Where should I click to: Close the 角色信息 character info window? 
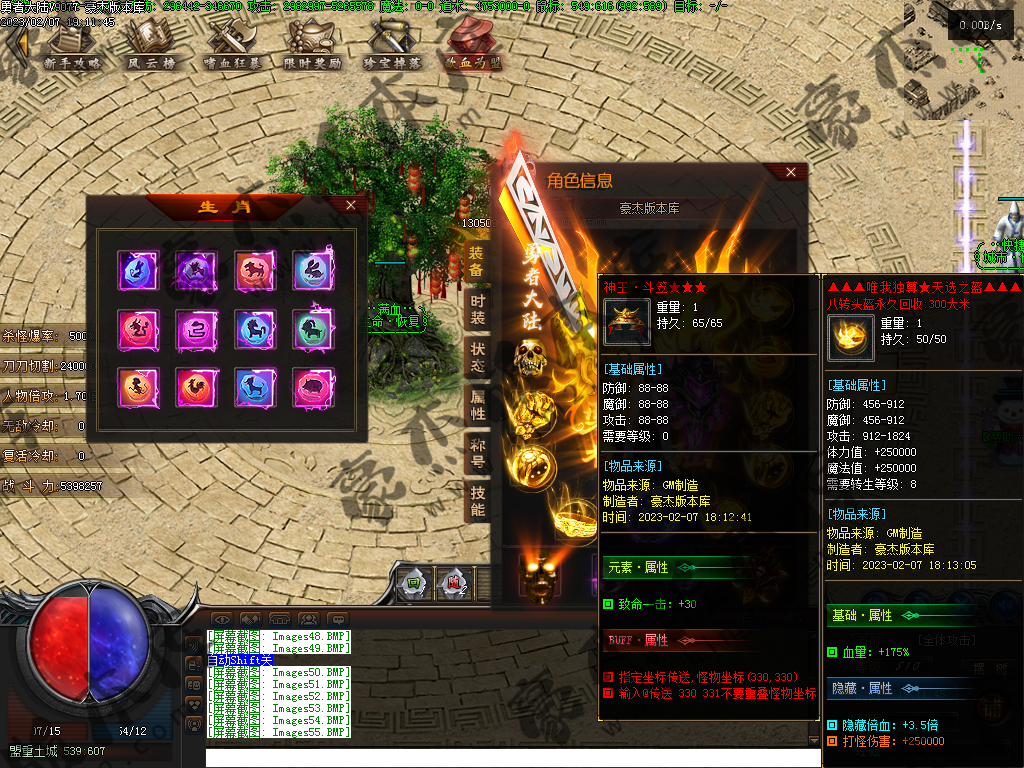(791, 172)
